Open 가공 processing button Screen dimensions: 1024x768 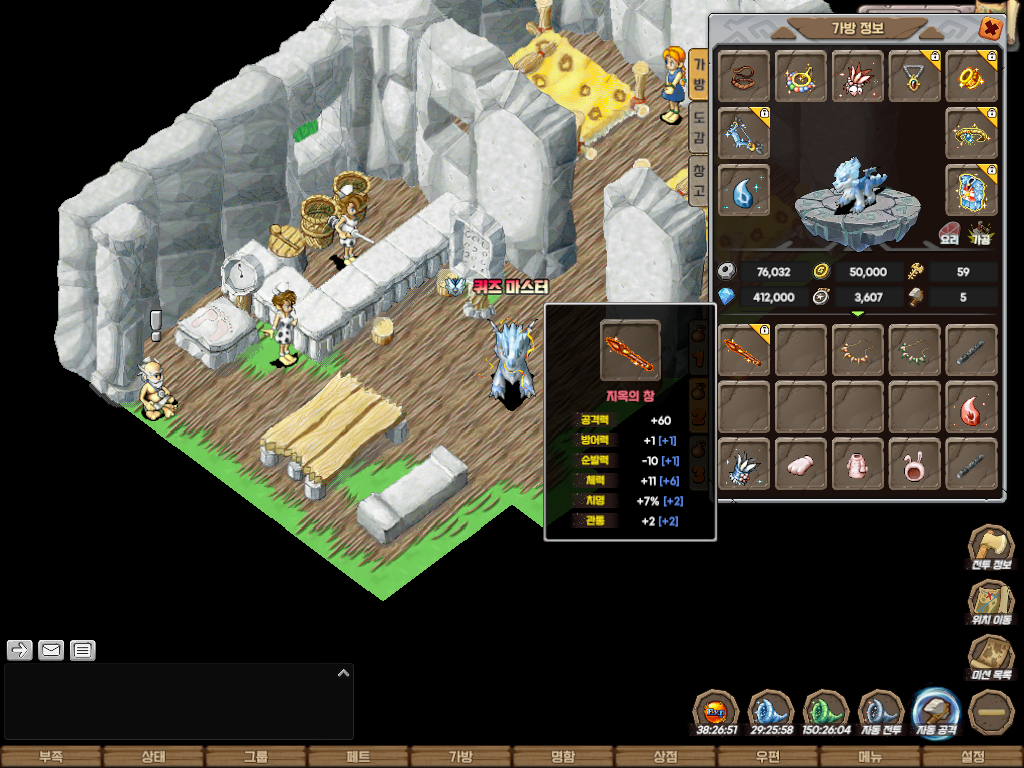pos(981,235)
